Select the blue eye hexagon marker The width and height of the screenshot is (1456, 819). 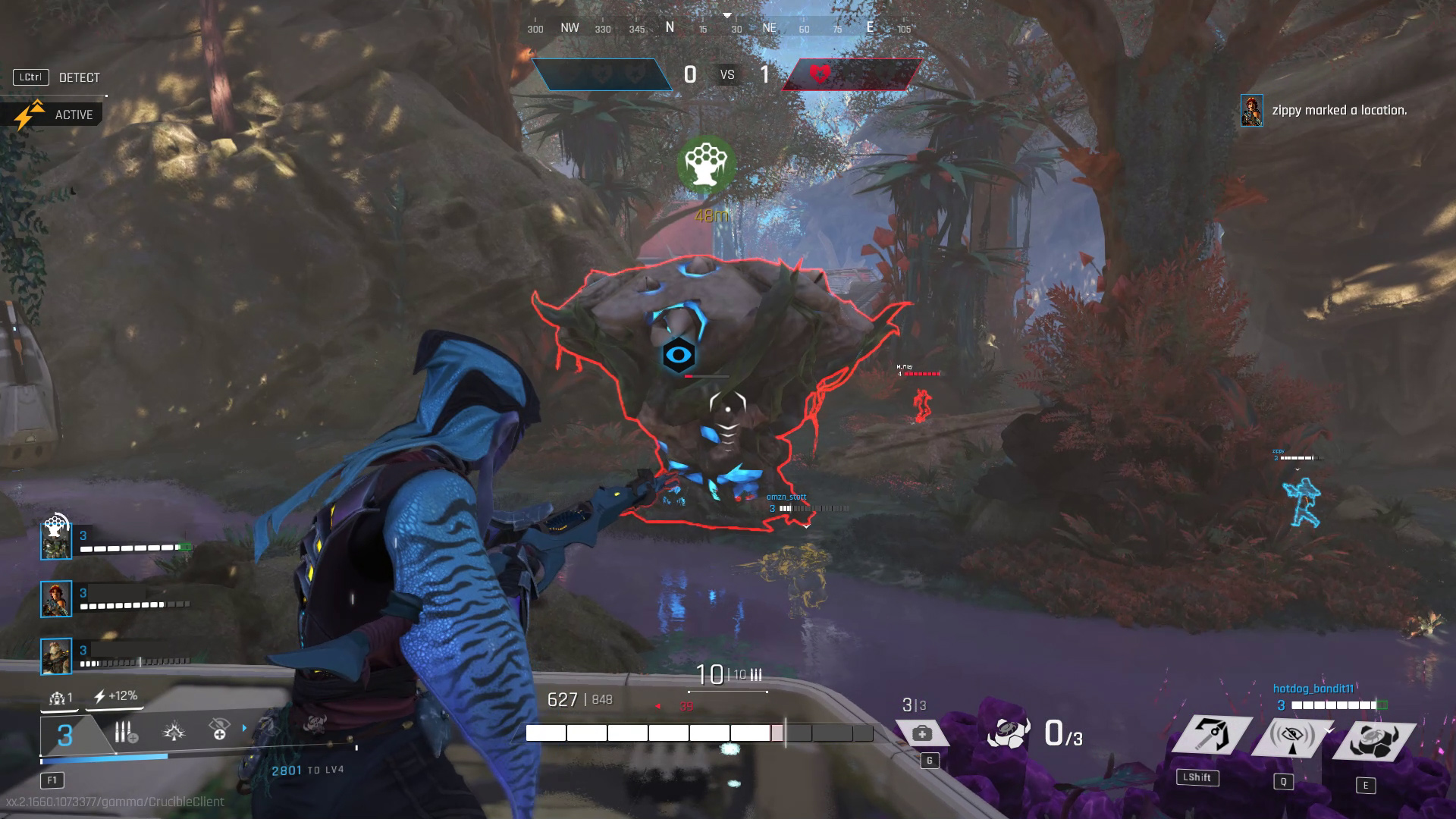click(x=678, y=355)
